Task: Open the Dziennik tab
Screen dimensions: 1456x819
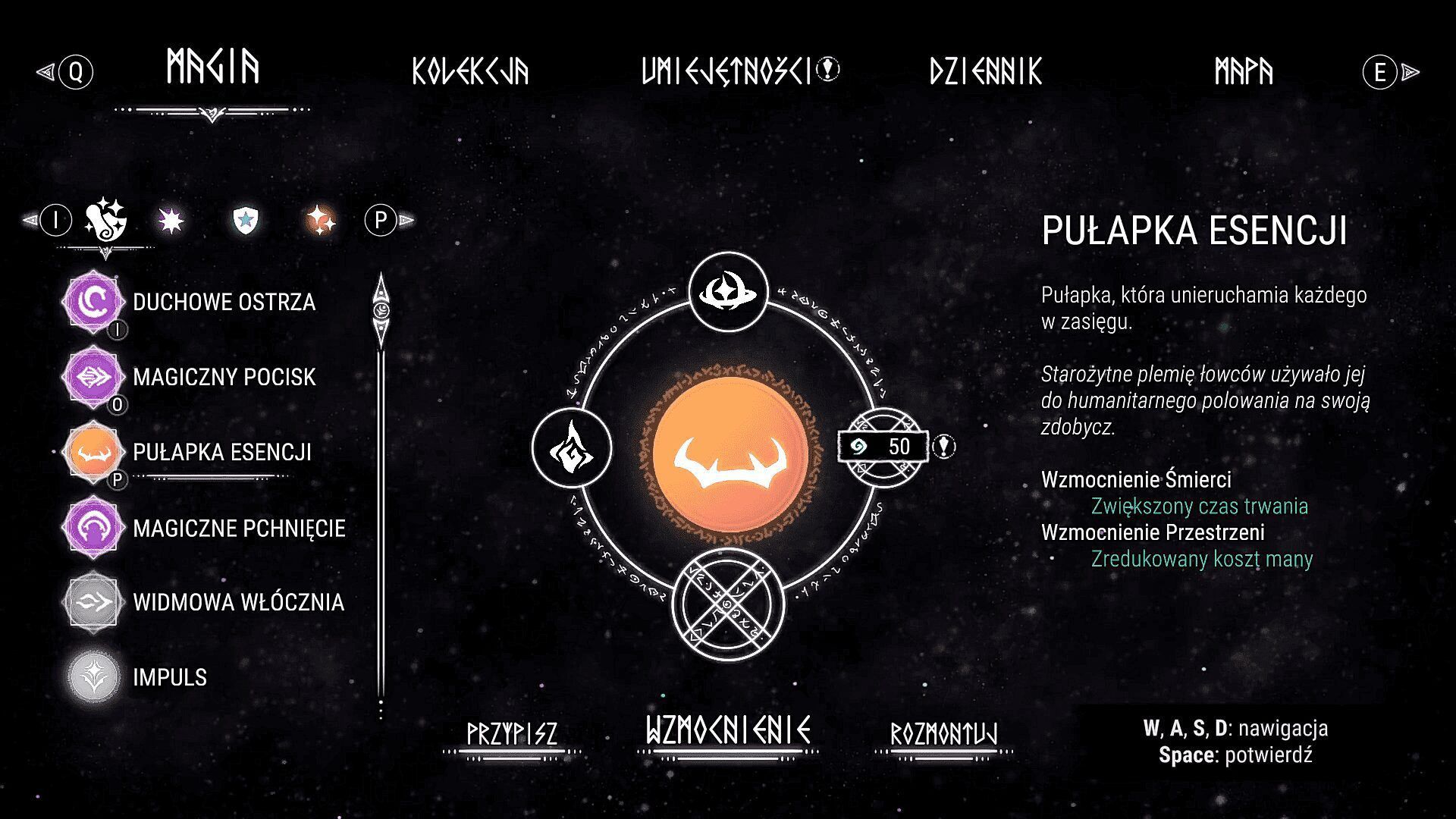Action: click(x=986, y=71)
